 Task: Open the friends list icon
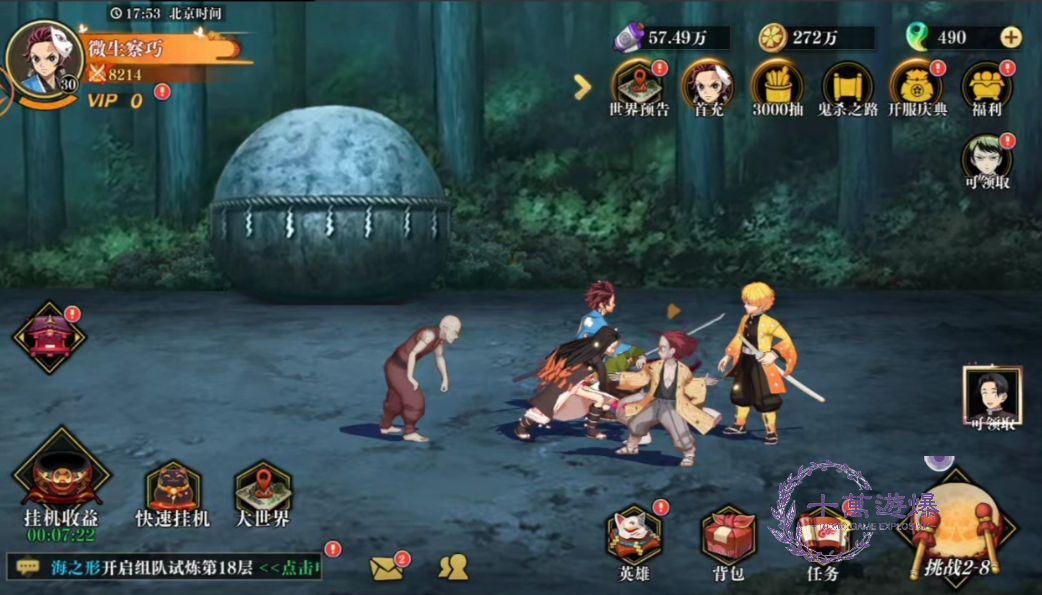point(453,567)
